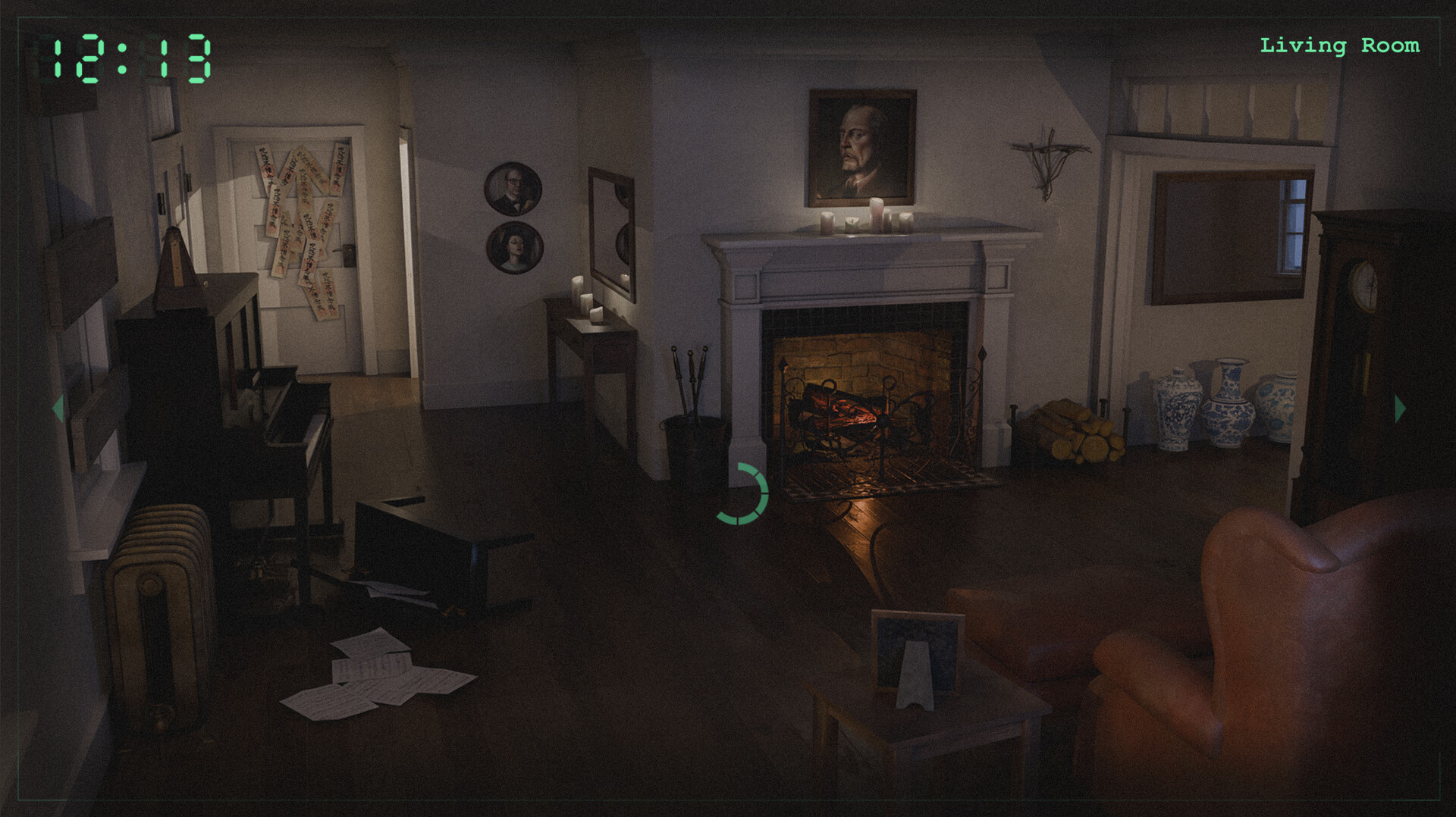Screen dimensions: 1456x817
Task: Click the green digital clock showing 12:13
Action: 127,55
